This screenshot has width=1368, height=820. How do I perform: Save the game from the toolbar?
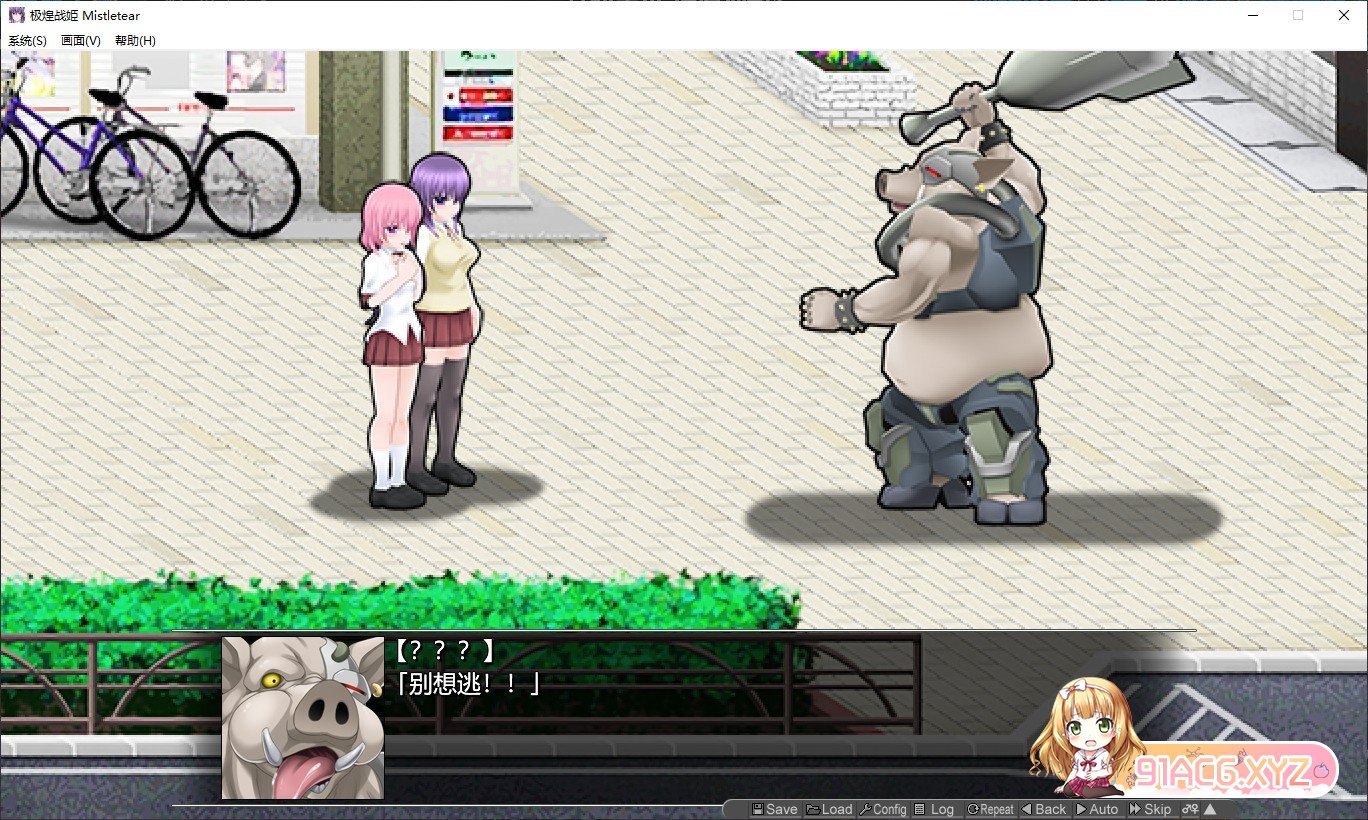pyautogui.click(x=774, y=809)
